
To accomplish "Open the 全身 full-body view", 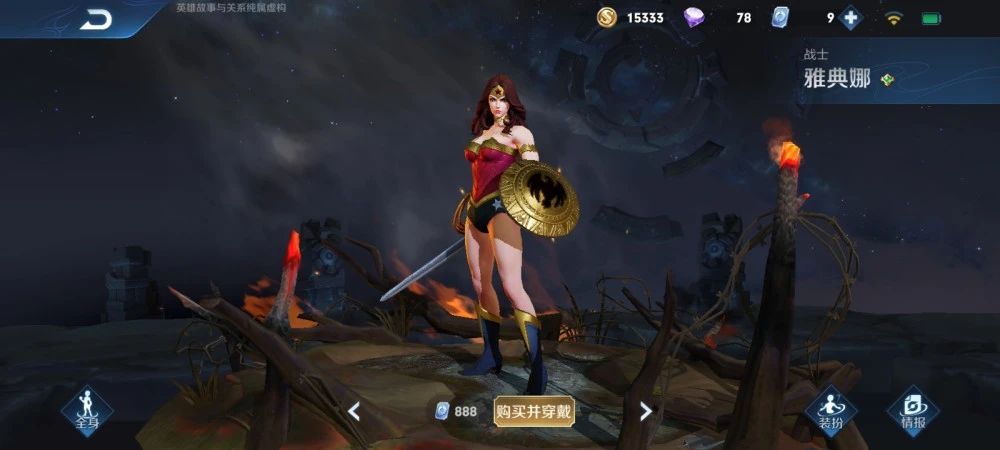I will (x=87, y=410).
